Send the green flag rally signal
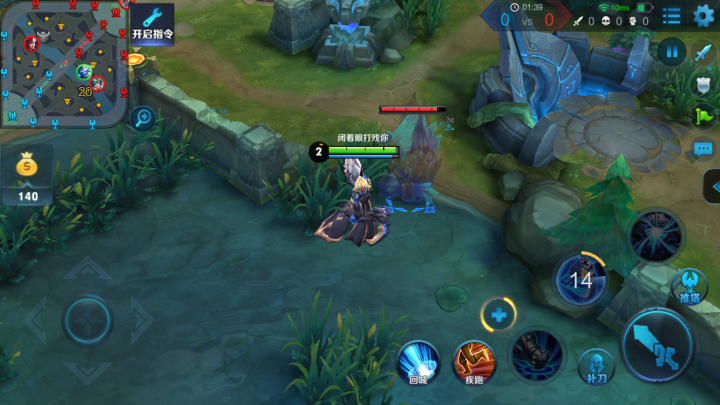The image size is (720, 405). coord(703,116)
